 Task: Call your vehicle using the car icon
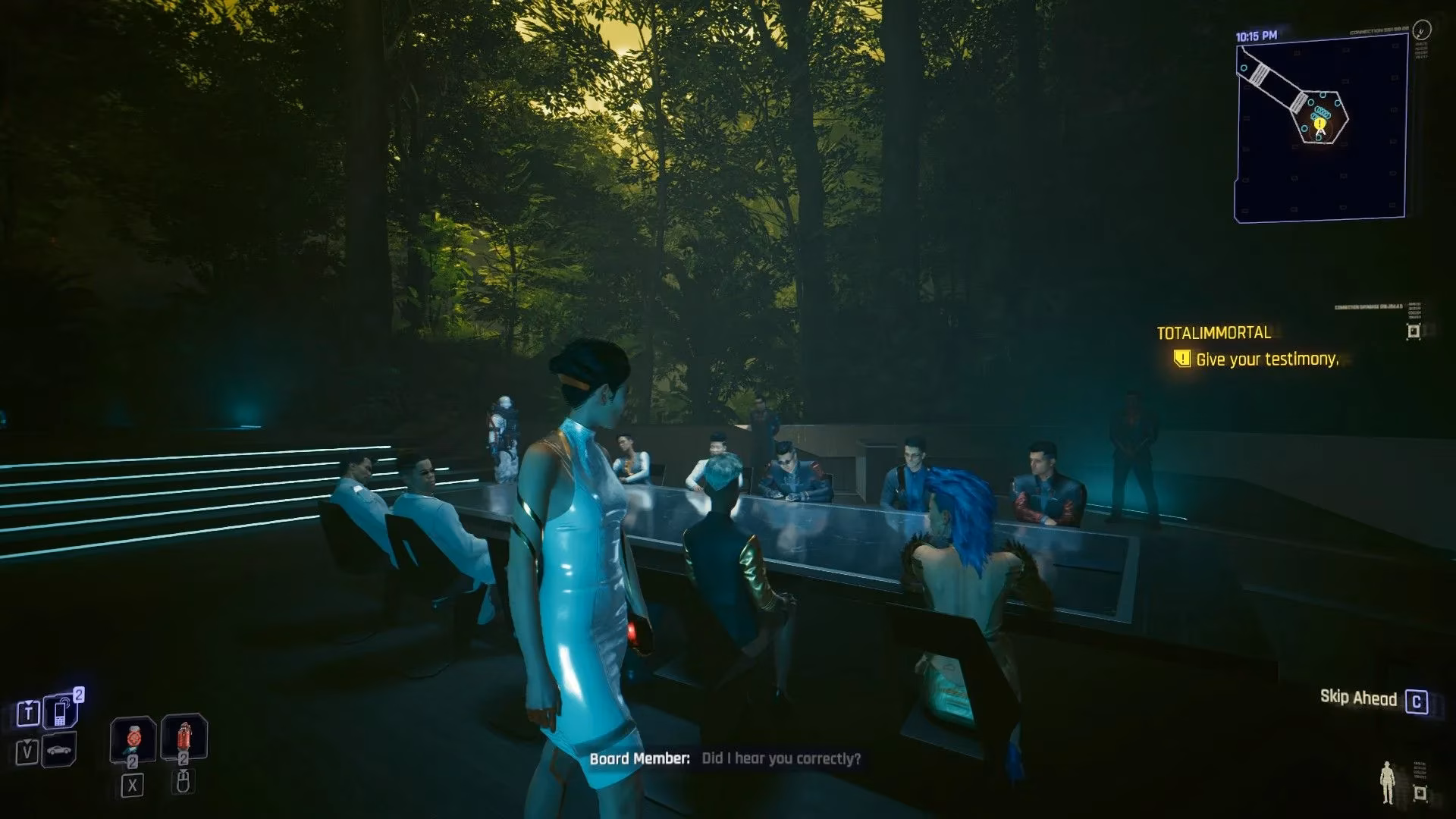pyautogui.click(x=61, y=751)
